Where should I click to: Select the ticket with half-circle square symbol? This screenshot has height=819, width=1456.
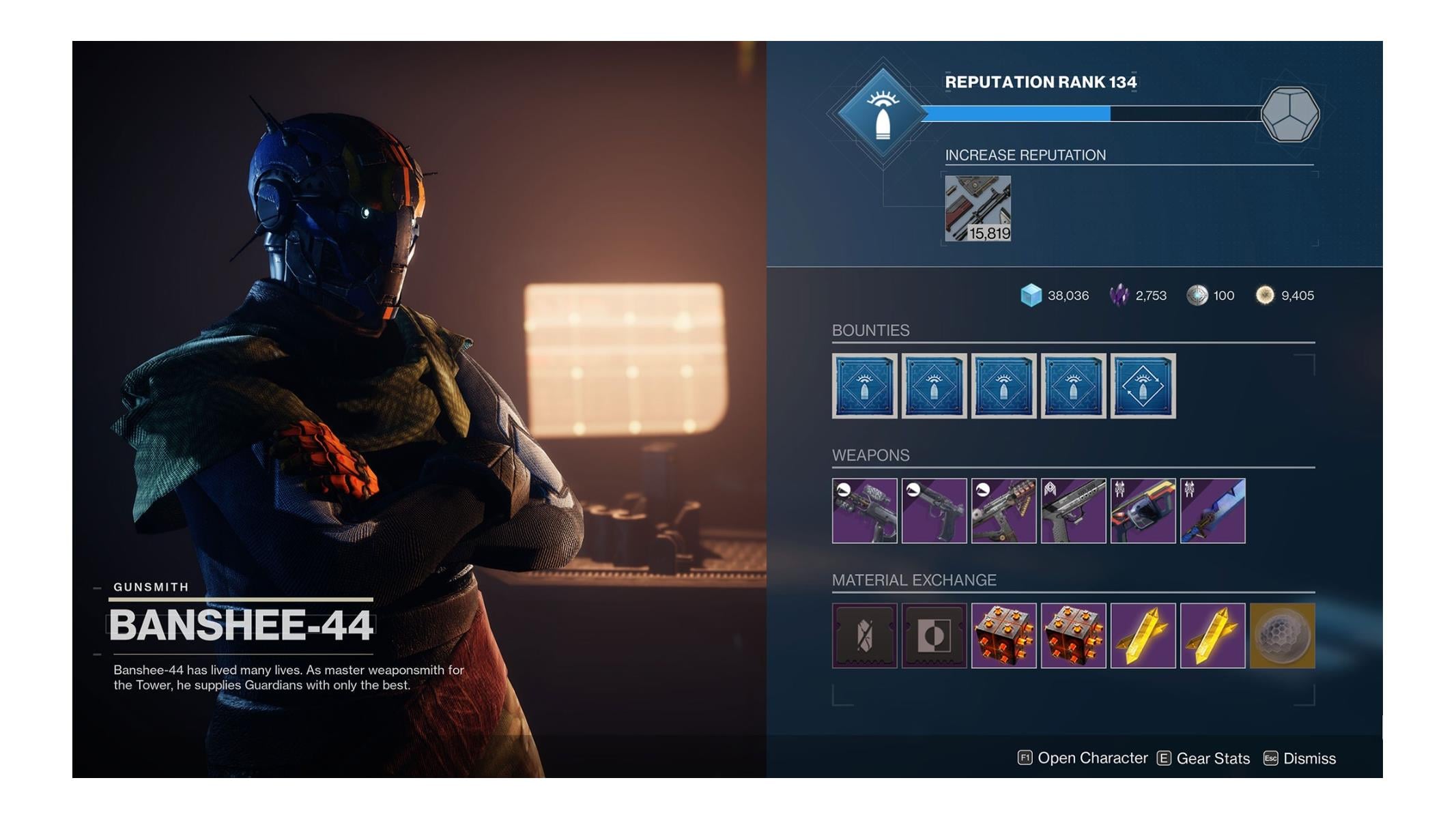coord(934,635)
